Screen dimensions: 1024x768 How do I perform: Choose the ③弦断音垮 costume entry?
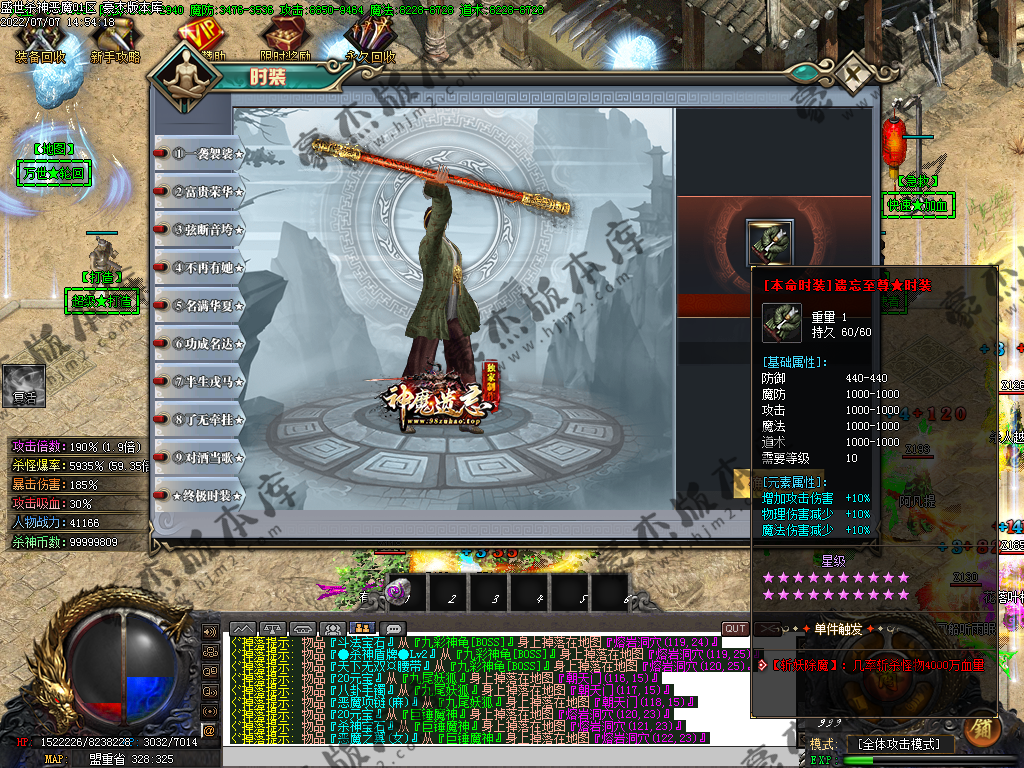(200, 229)
